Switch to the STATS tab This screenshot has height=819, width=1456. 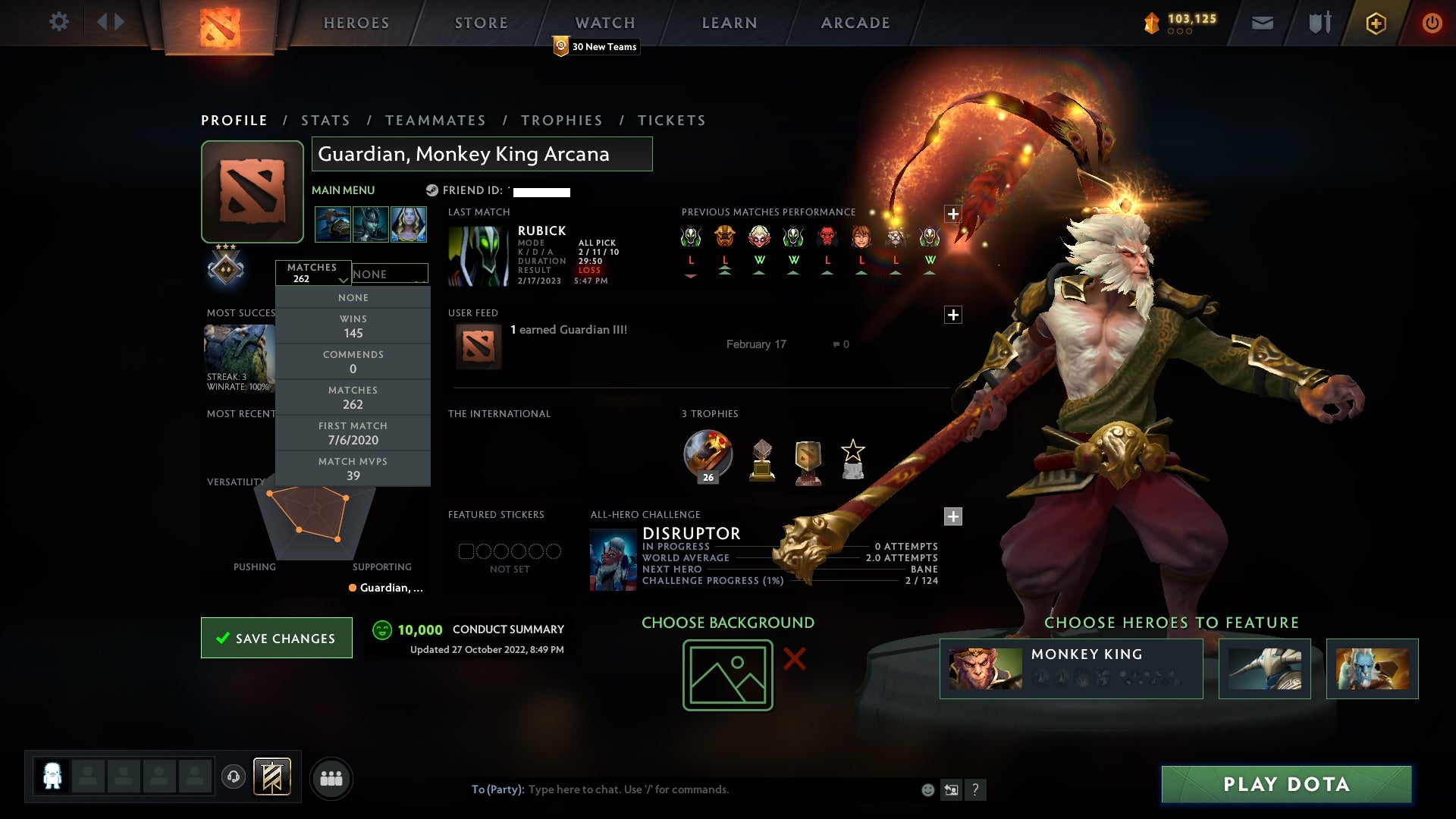(325, 120)
